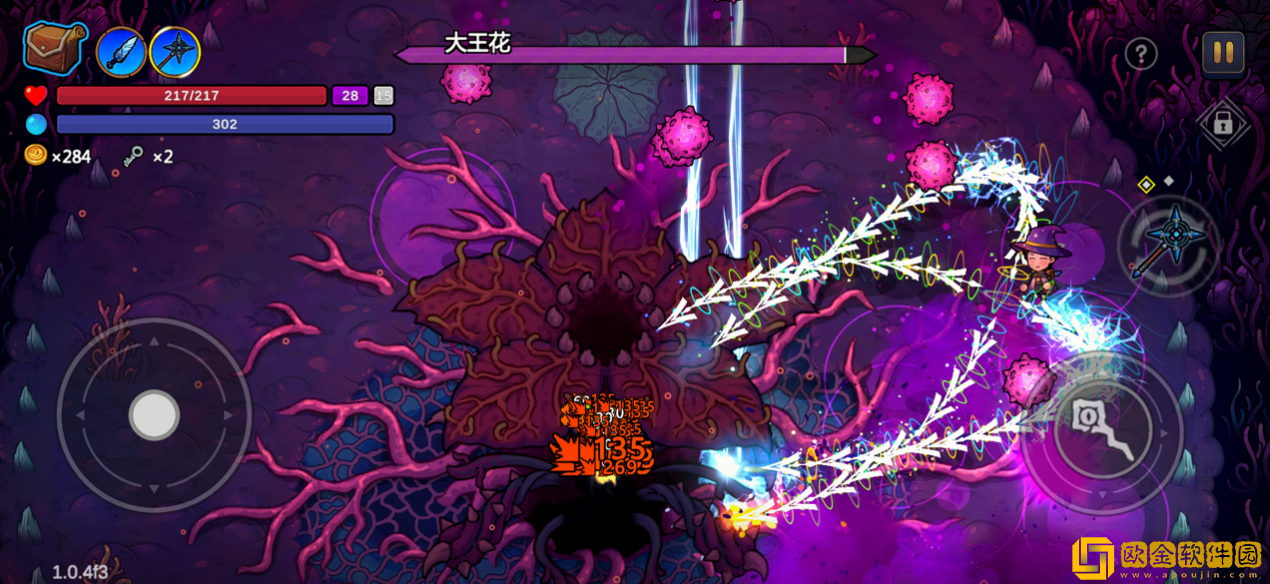1270x584 pixels.
Task: Open the question mark help
Action: [1141, 54]
